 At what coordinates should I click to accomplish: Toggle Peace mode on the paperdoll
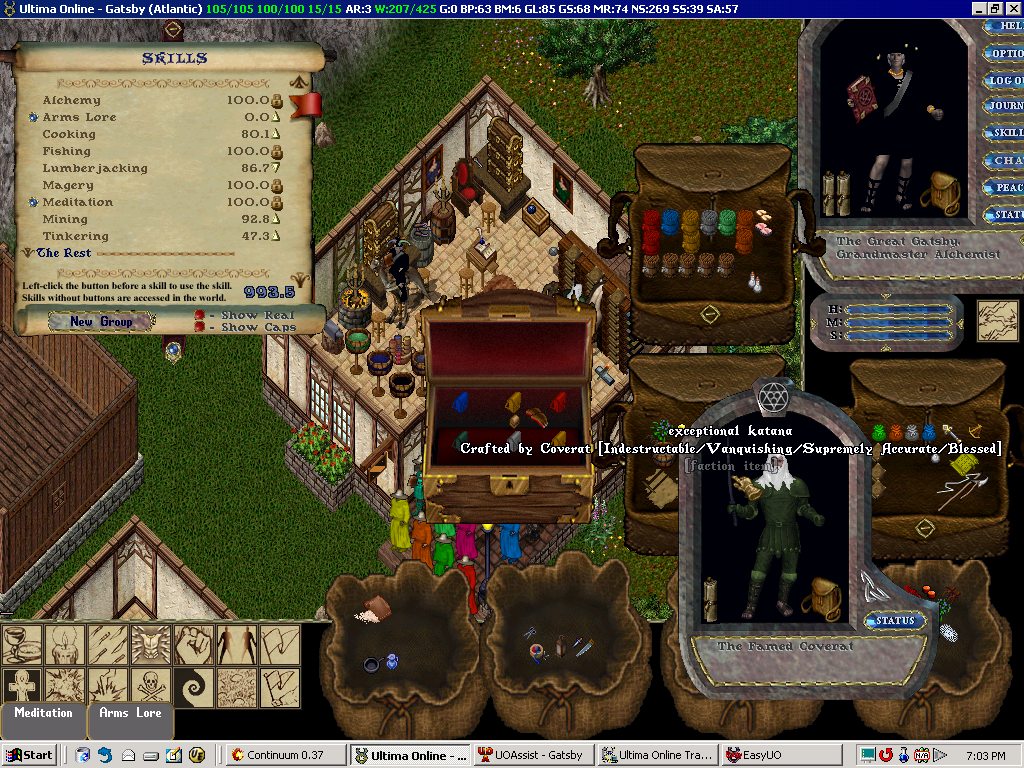1003,187
